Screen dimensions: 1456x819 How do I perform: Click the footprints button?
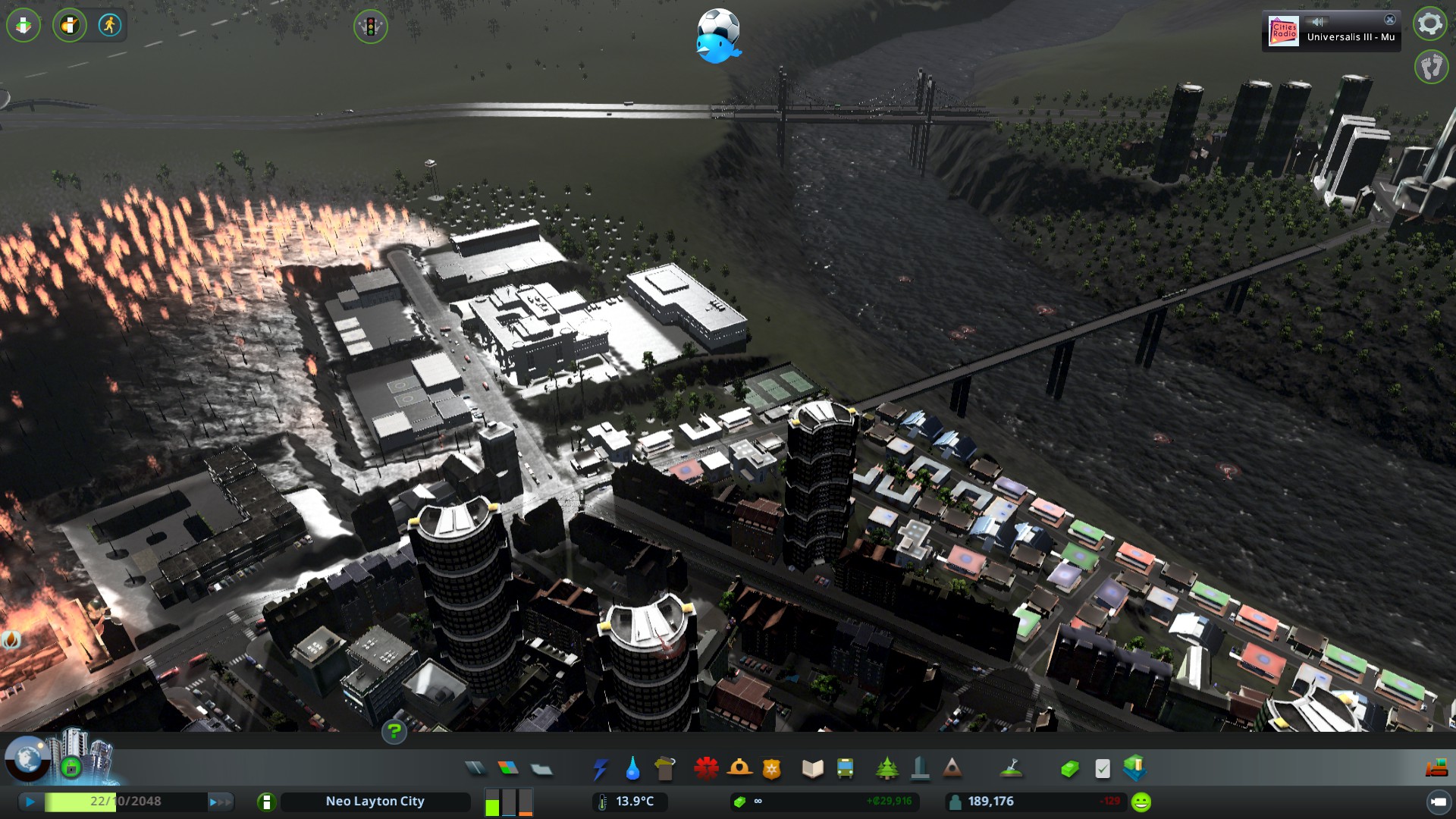(1431, 67)
